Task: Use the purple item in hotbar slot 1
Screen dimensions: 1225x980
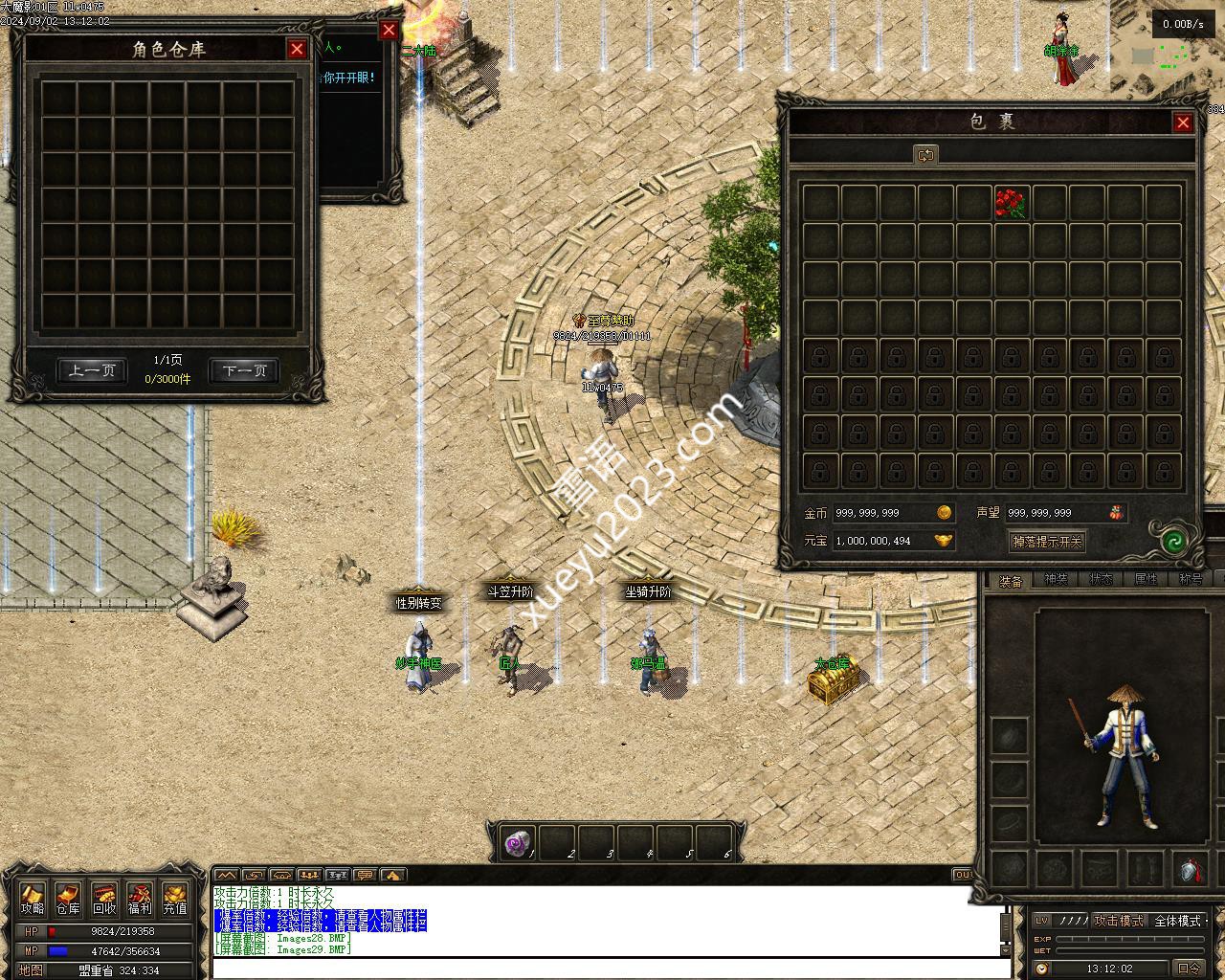Action: tap(518, 843)
